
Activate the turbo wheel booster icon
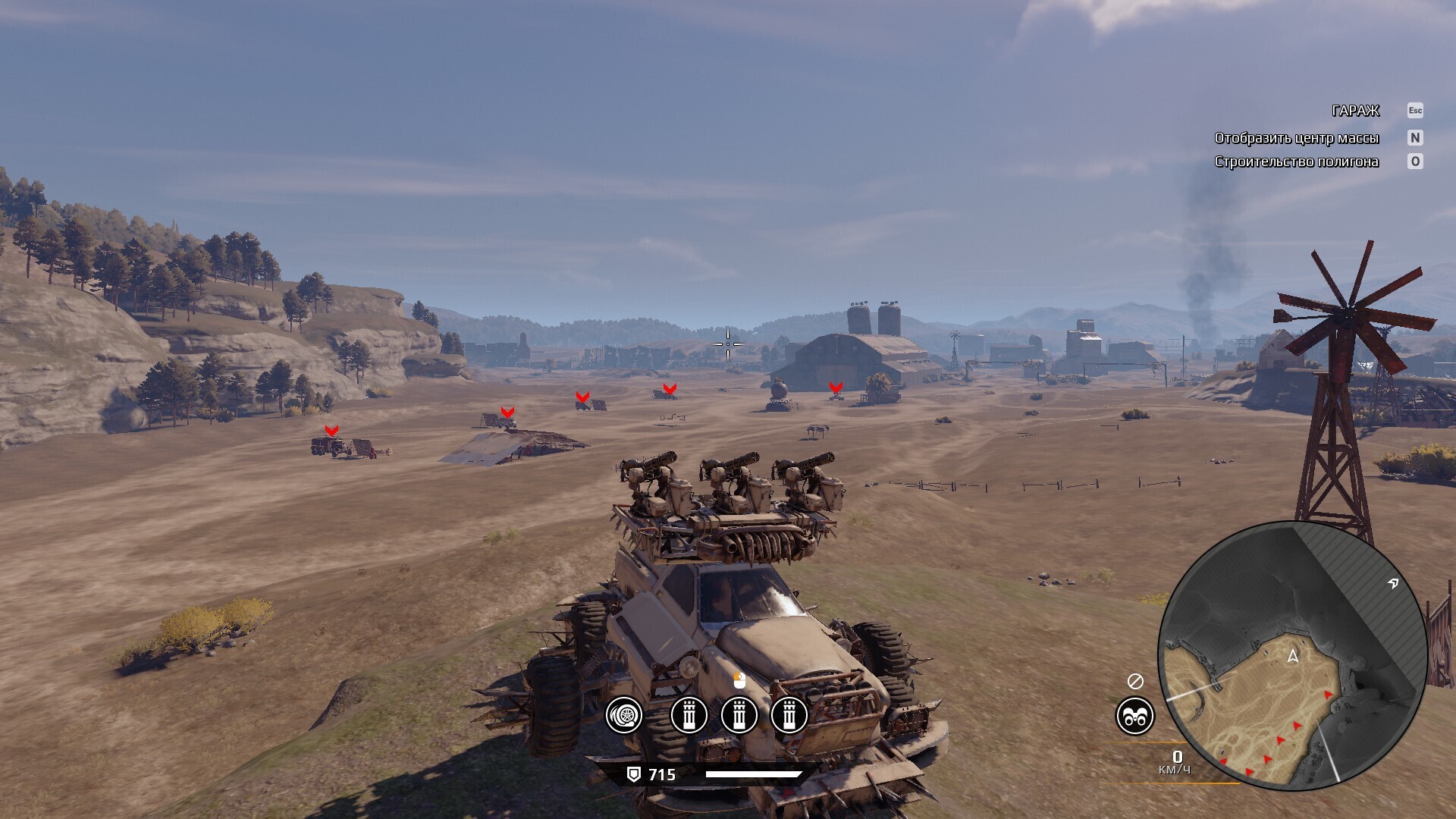[x=624, y=715]
